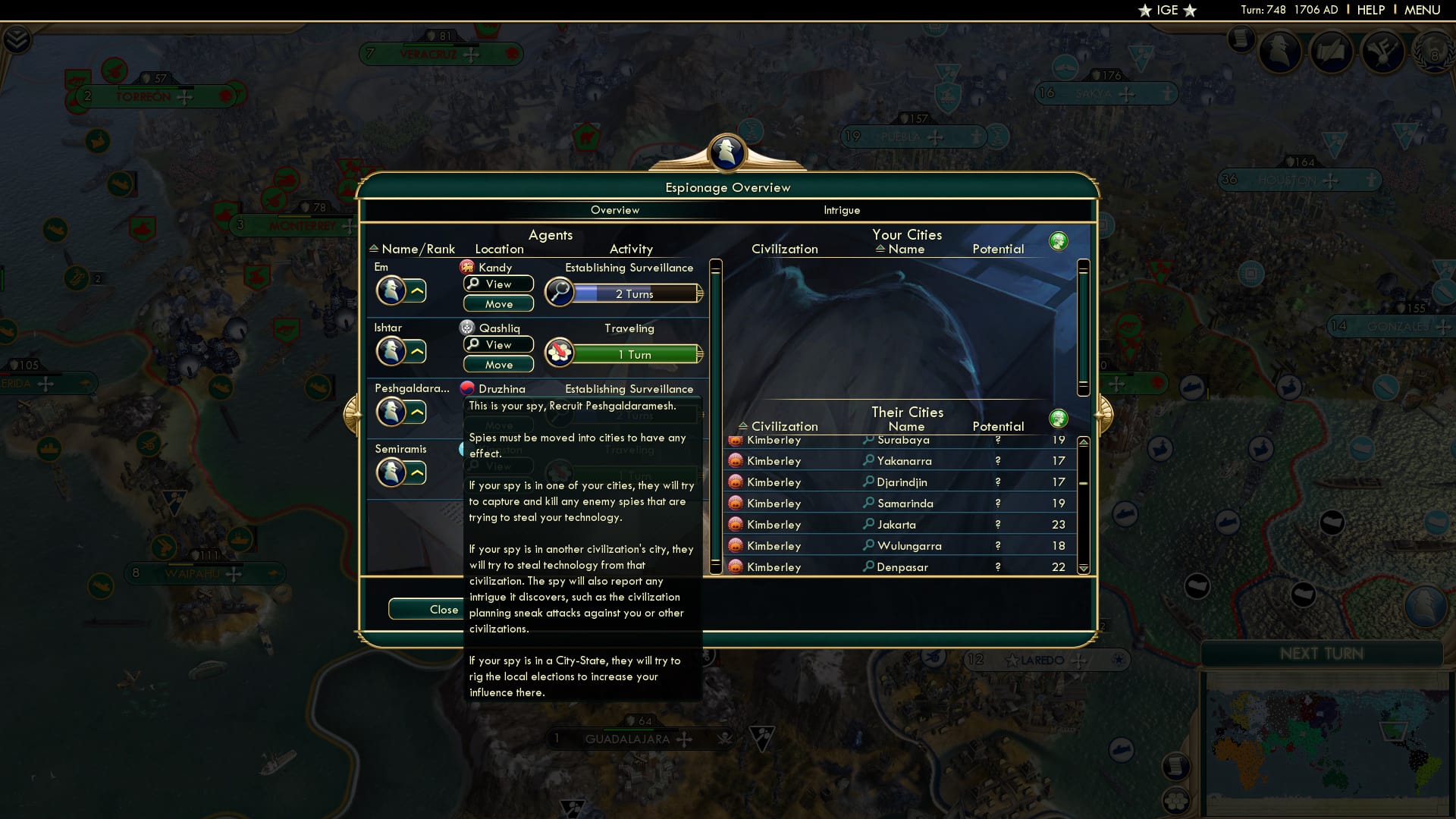Click the magnifying glass surveillance icon beside Em's progress
Screen dimensions: 1456x819
559,293
